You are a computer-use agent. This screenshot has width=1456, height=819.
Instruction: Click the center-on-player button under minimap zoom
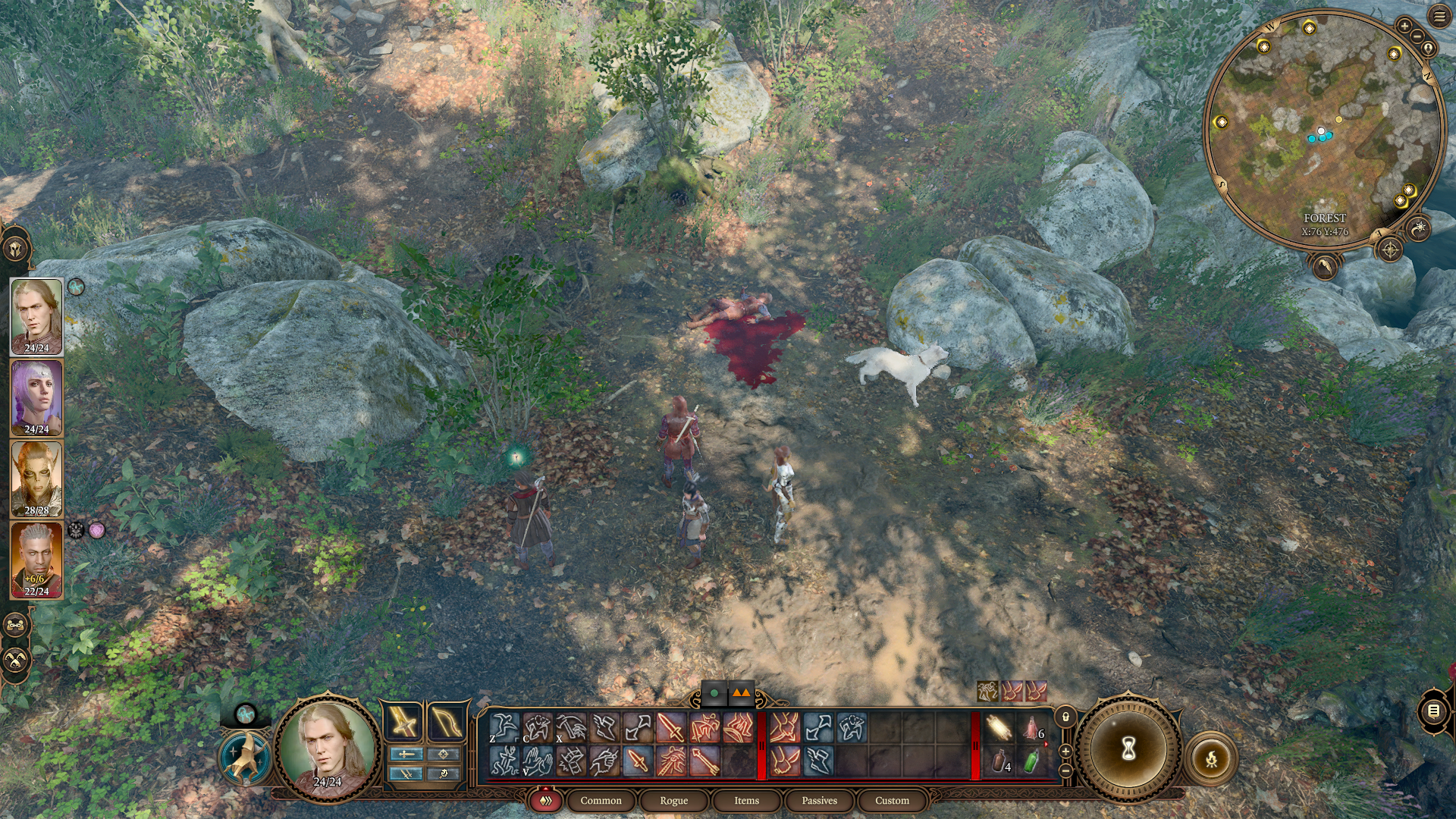pyautogui.click(x=1429, y=48)
